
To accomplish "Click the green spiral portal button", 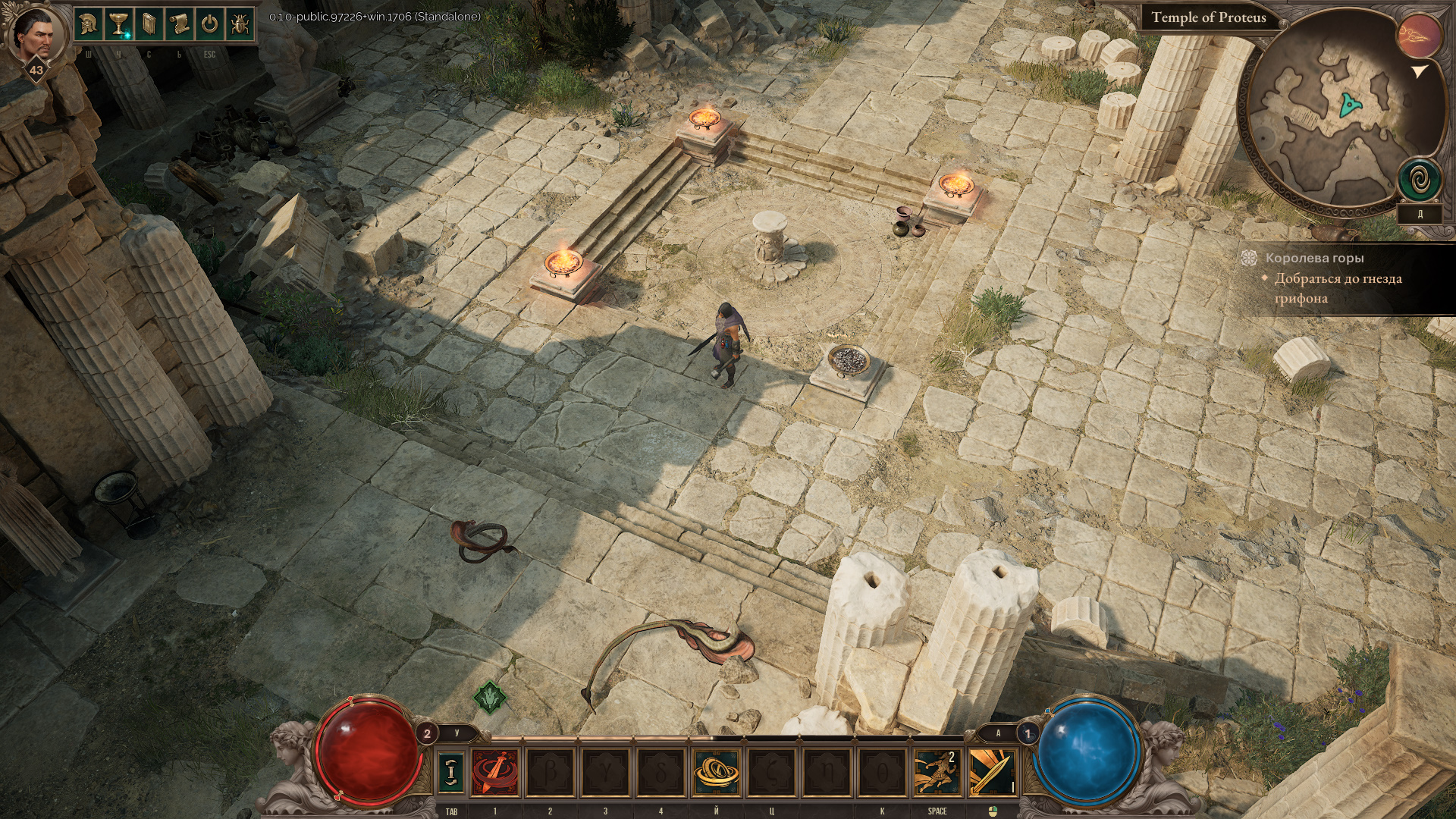I will point(1420,180).
